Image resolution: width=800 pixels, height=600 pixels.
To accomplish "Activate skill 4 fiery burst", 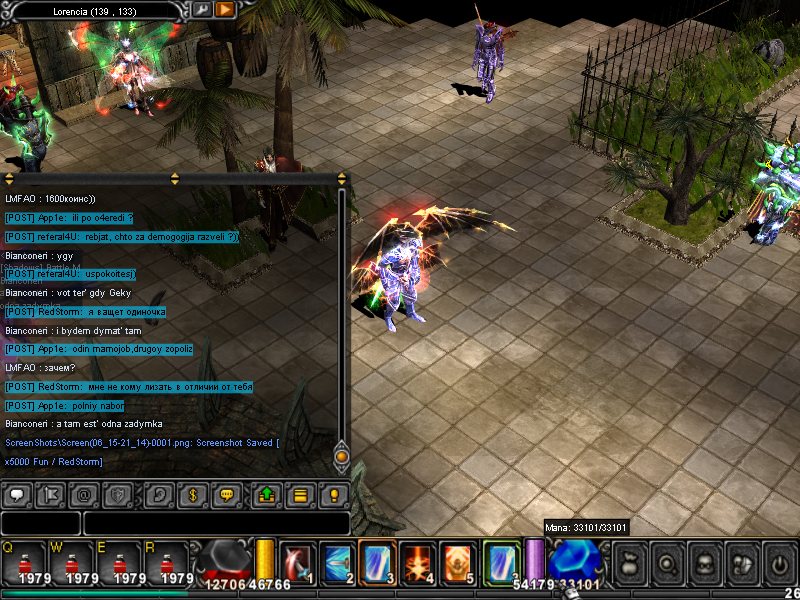I will [417, 562].
